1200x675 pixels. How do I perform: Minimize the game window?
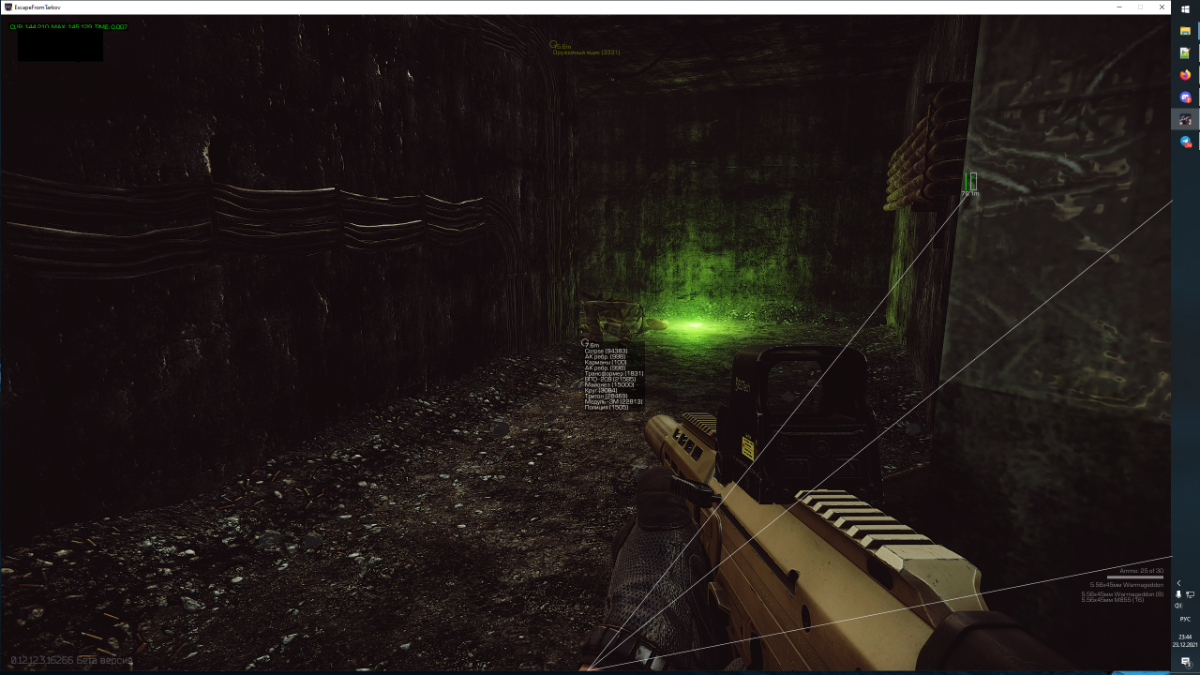click(1118, 7)
